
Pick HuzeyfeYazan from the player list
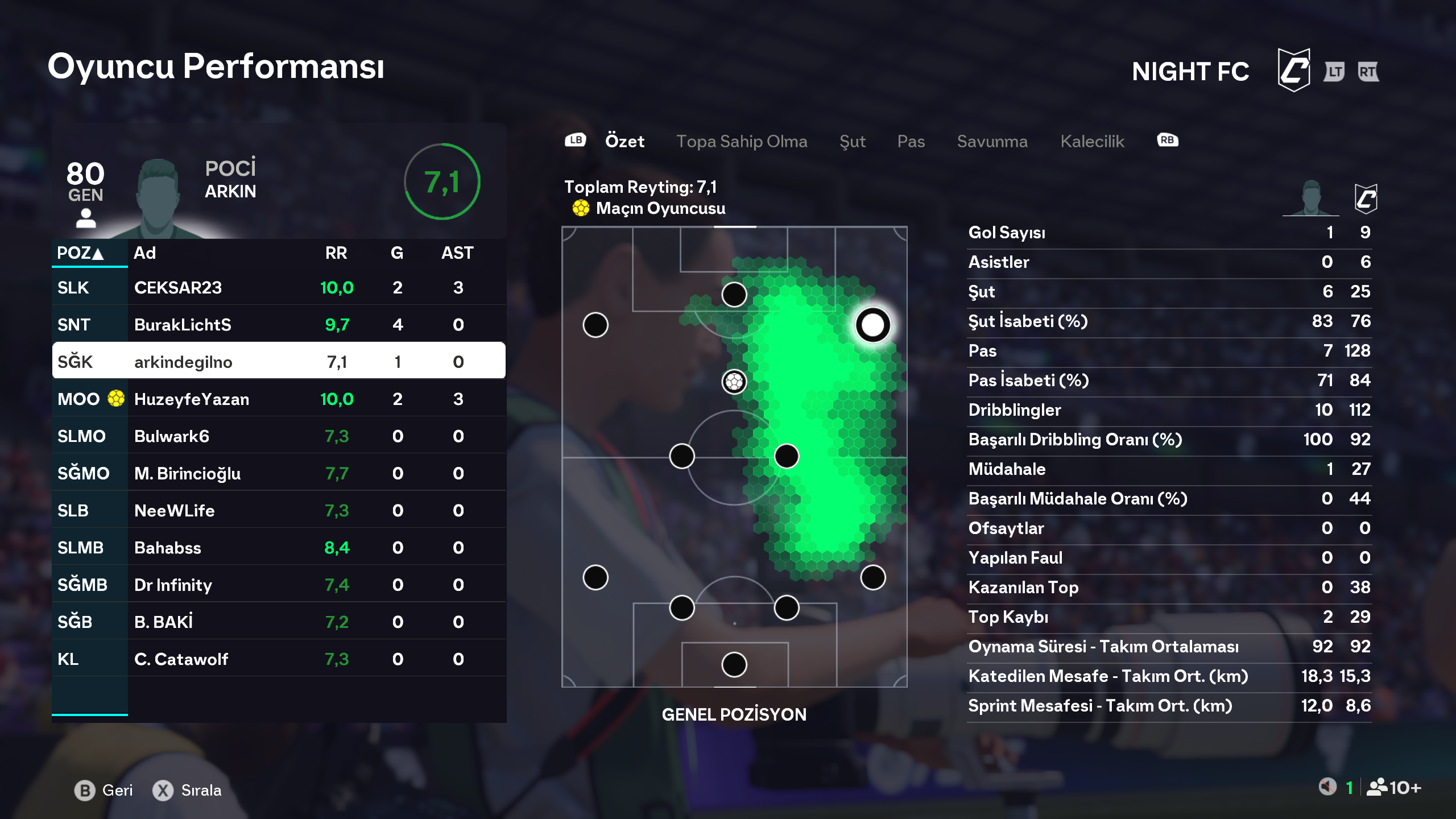[x=279, y=399]
